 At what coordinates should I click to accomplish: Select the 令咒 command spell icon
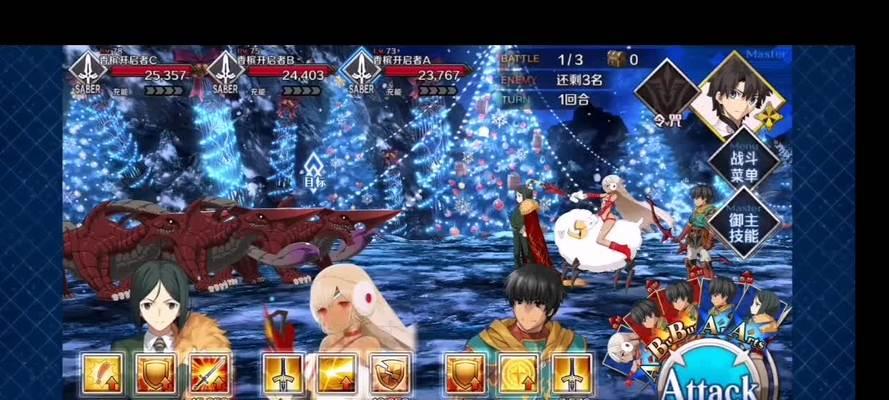click(666, 101)
